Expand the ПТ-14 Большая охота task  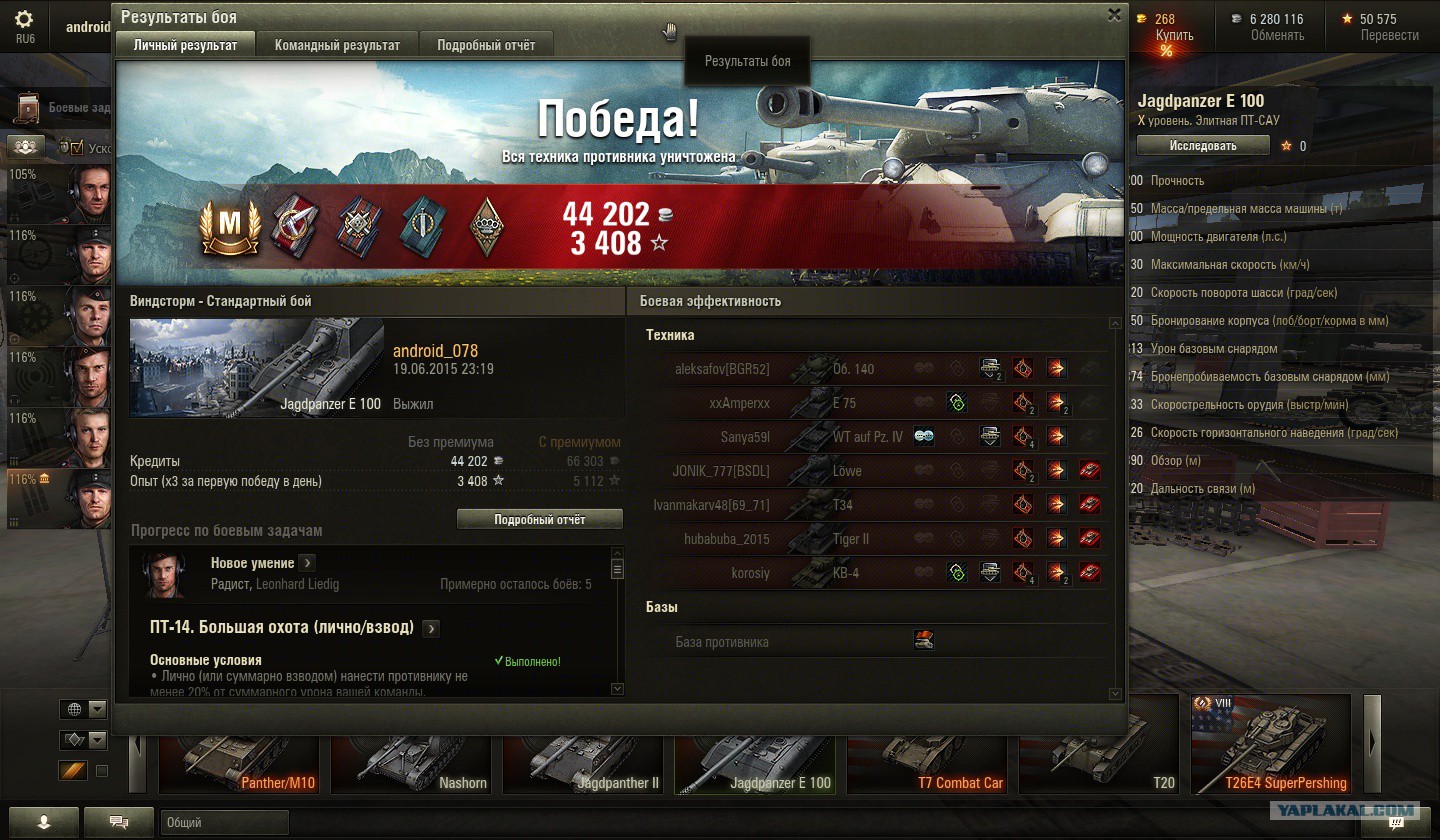coord(431,628)
